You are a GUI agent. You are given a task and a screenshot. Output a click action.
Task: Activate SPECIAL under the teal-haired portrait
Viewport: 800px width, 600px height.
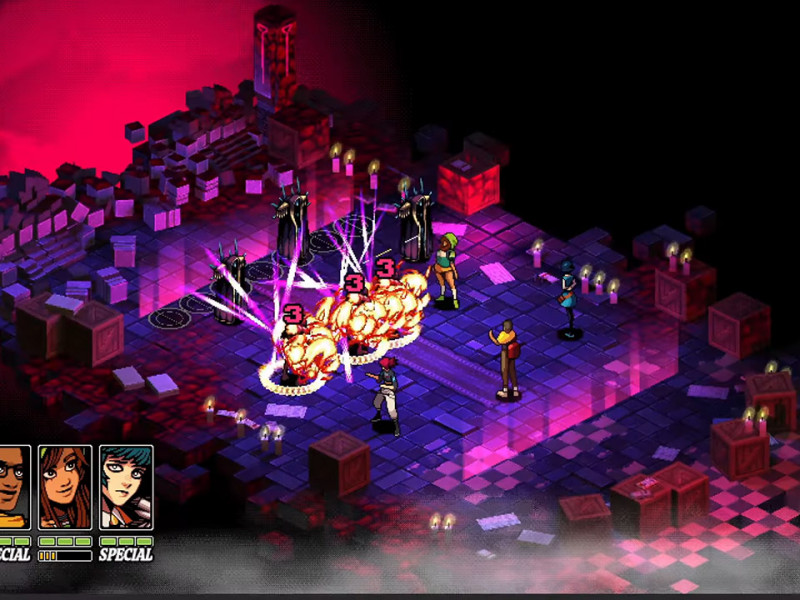tap(126, 554)
